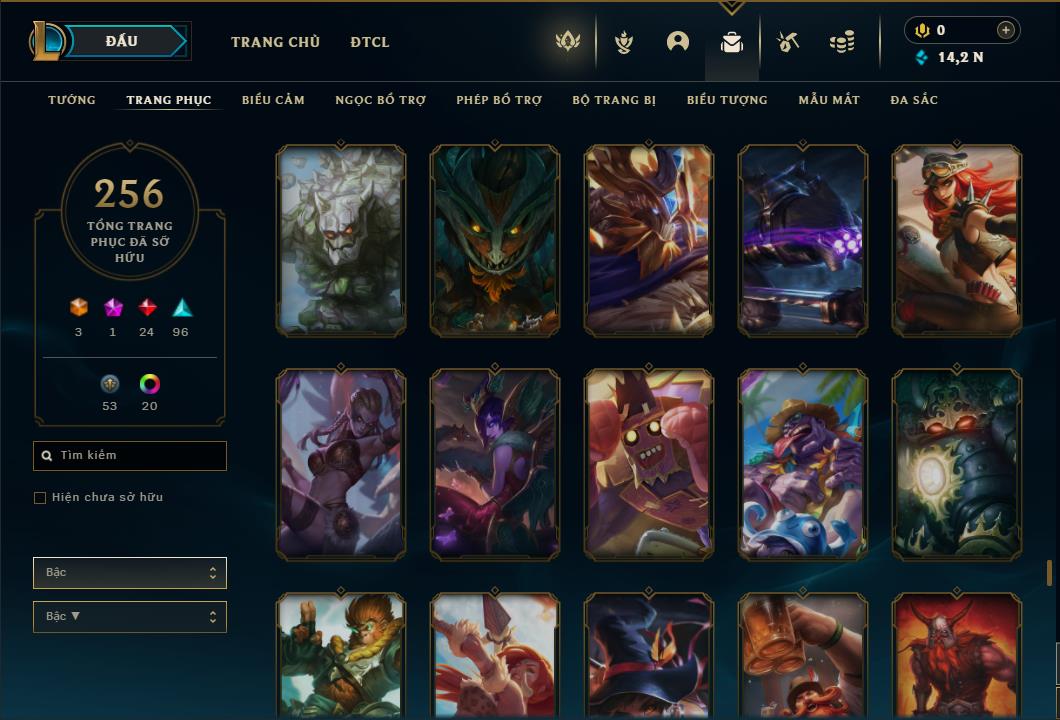Select the red-haired pilot girl skin card
This screenshot has height=720, width=1060.
956,240
